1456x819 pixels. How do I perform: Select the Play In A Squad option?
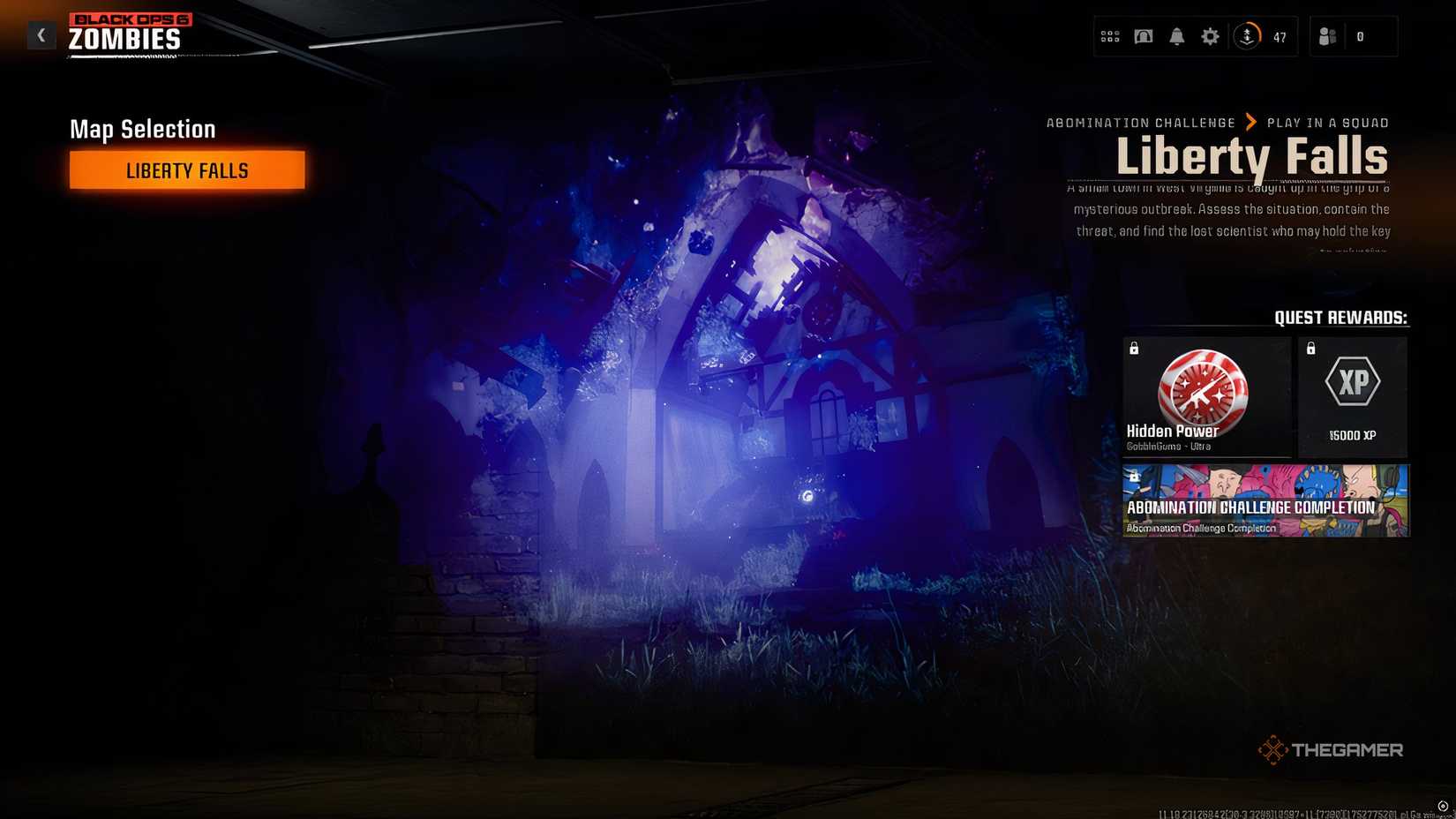(x=1328, y=123)
